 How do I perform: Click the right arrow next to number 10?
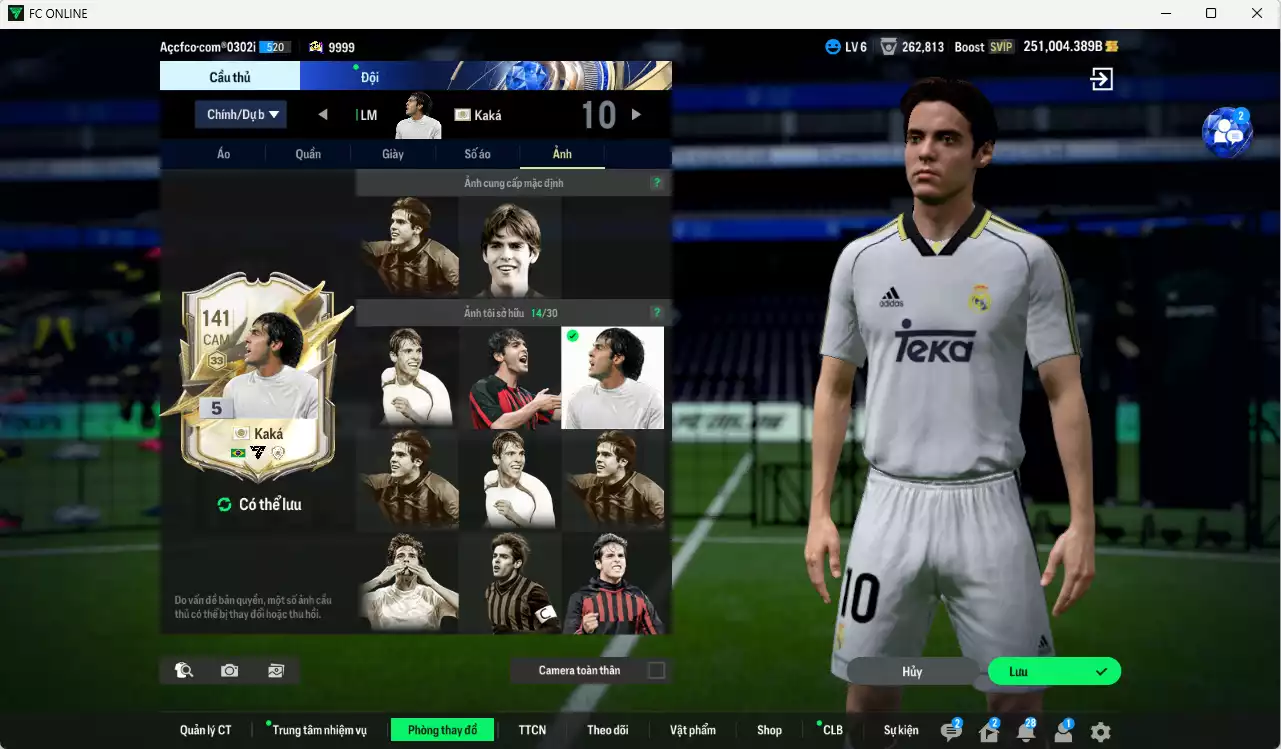[x=637, y=114]
